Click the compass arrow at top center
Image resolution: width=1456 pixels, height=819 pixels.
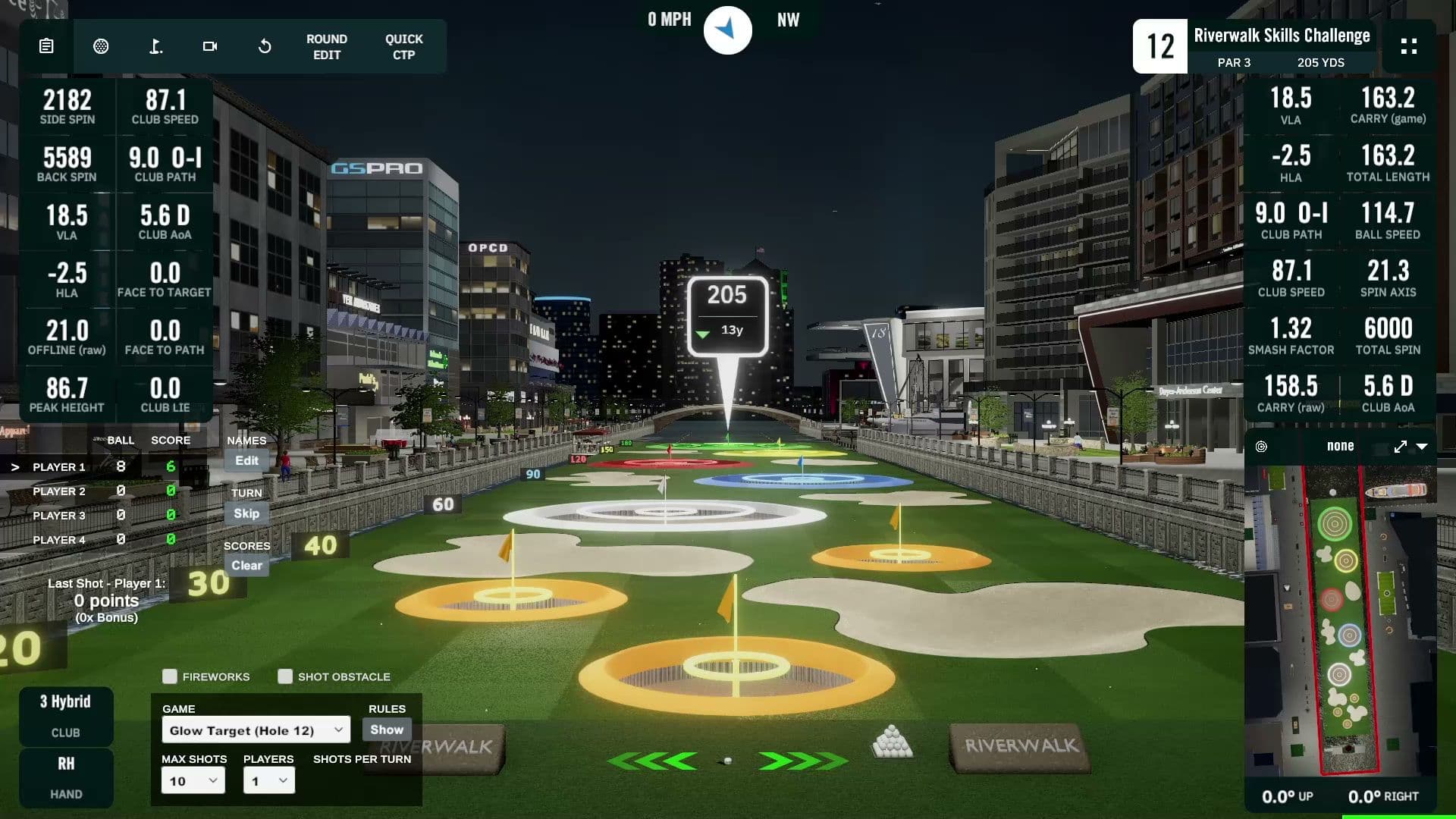click(727, 30)
